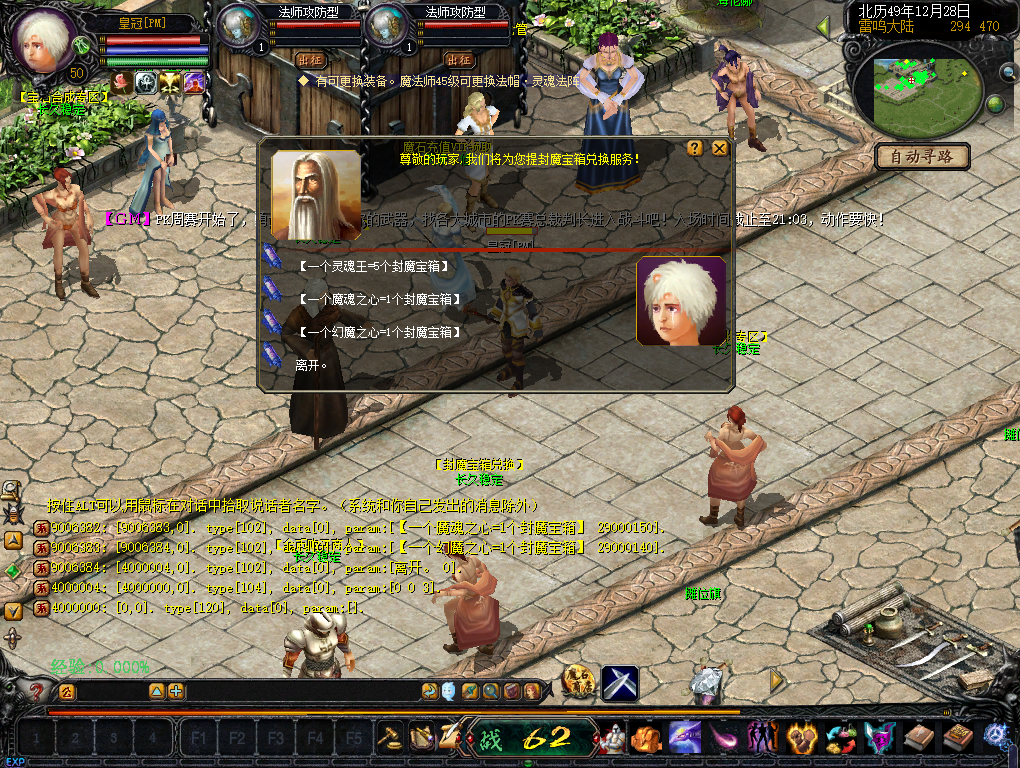The height and width of the screenshot is (768, 1020).
Task: Open help on the NPC dialog
Action: click(x=694, y=148)
